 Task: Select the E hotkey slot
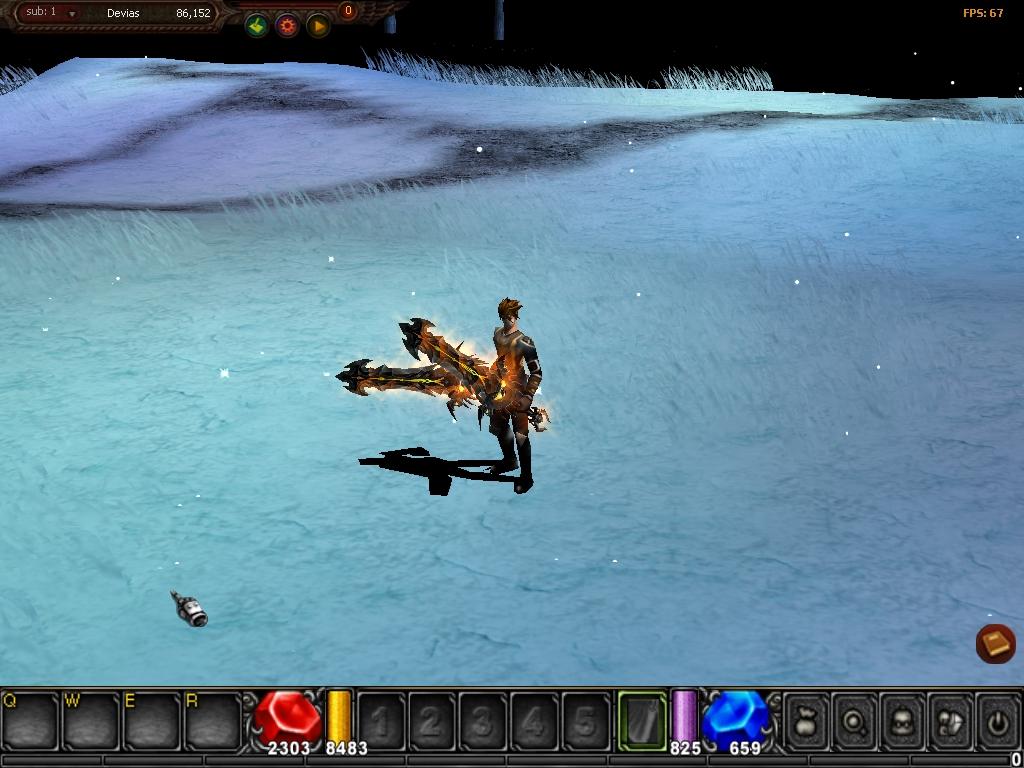pos(152,720)
